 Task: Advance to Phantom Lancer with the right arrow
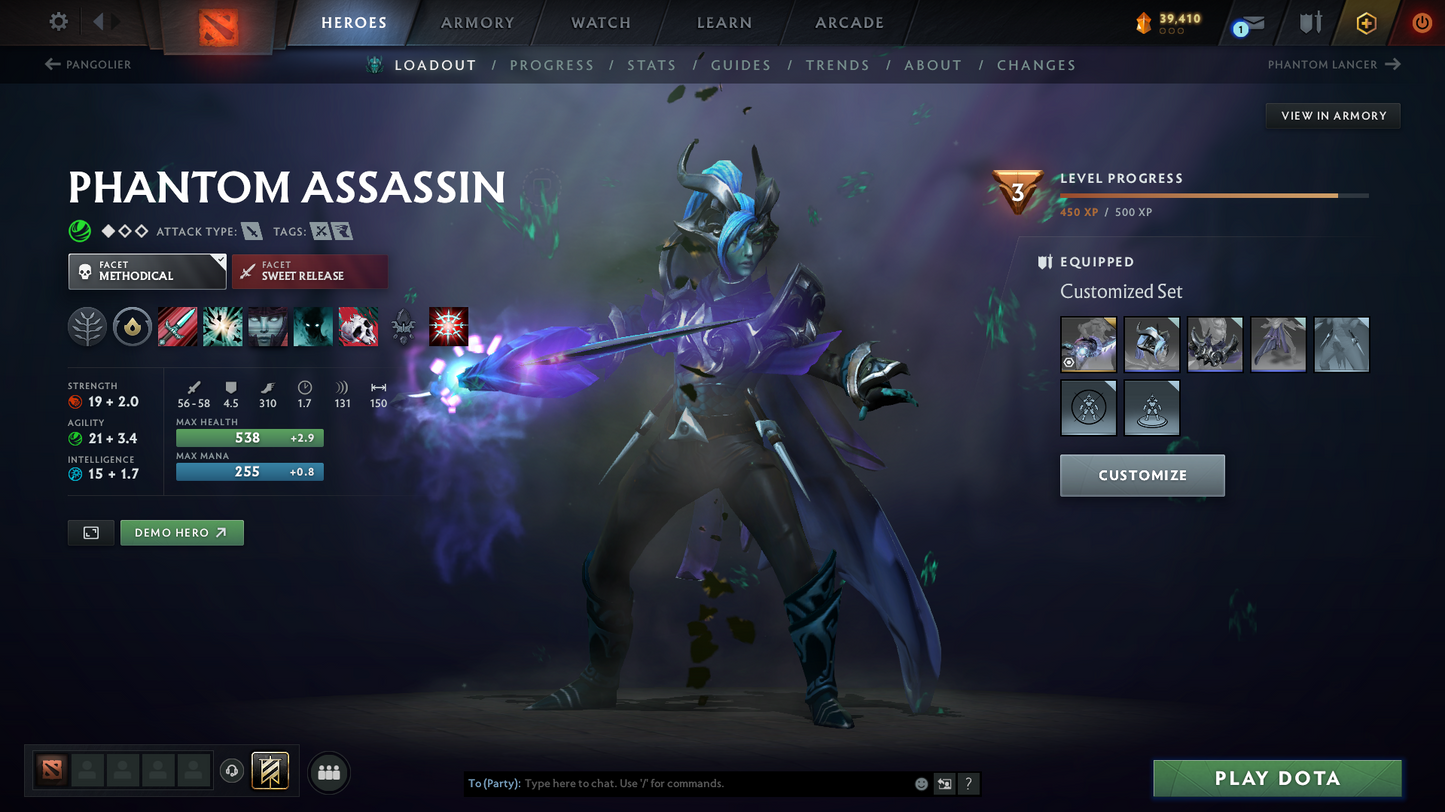pyautogui.click(x=1395, y=64)
